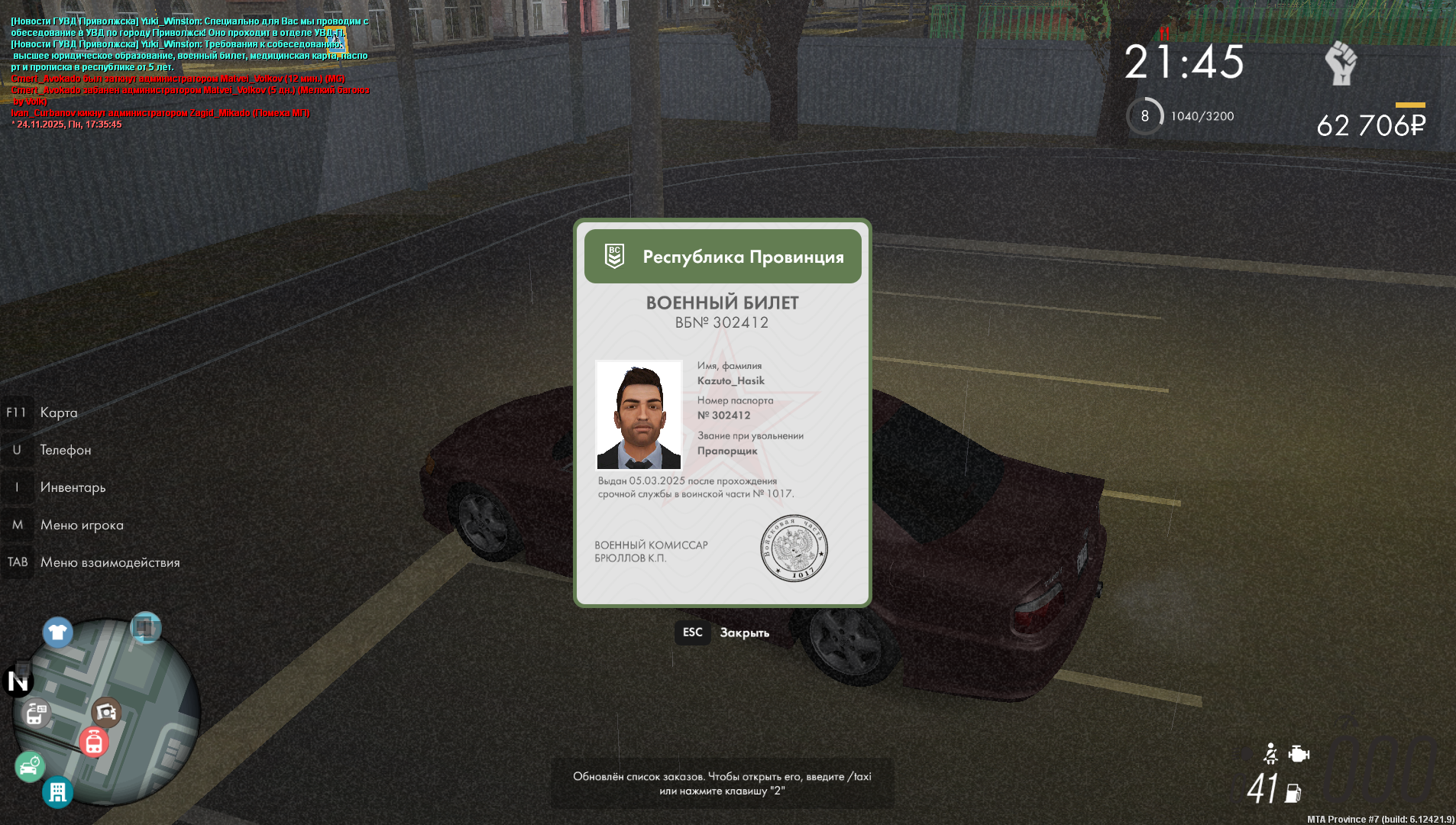Click the north compass N indicator
Image resolution: width=1456 pixels, height=825 pixels.
(x=18, y=681)
